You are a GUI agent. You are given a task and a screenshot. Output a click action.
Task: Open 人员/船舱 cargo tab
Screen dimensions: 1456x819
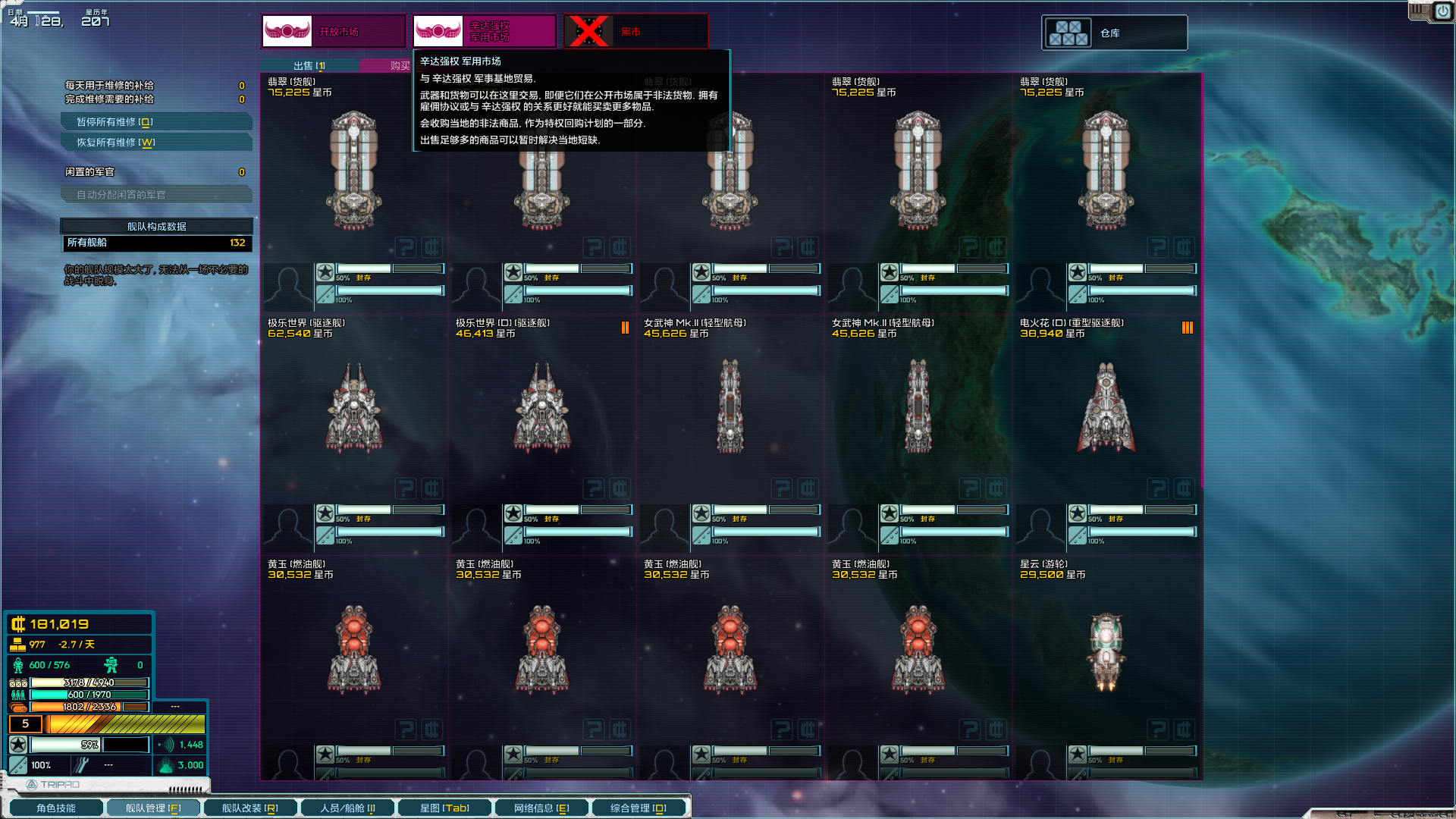coord(347,808)
